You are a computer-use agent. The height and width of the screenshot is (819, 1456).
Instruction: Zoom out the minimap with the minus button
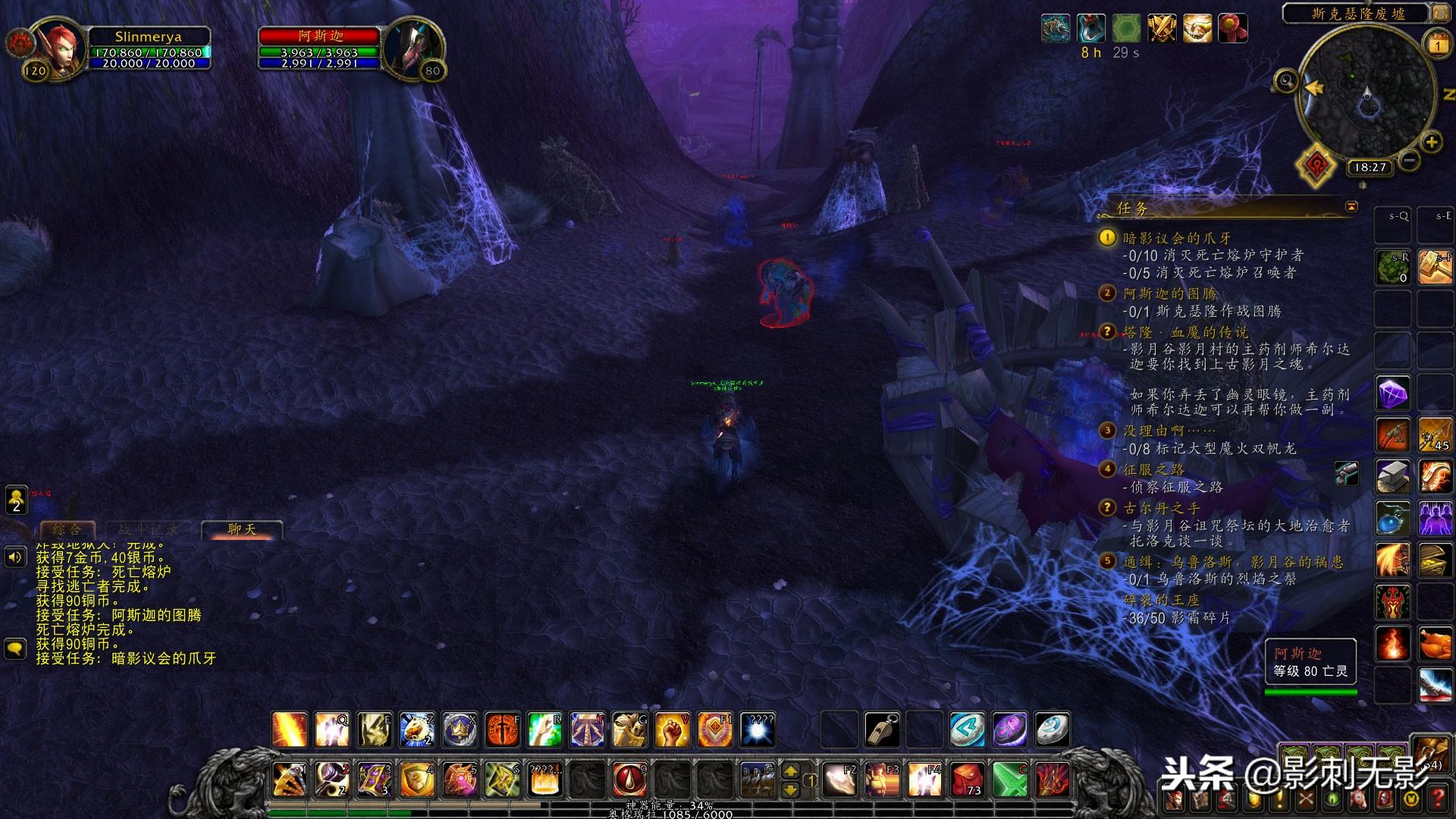pyautogui.click(x=1410, y=160)
